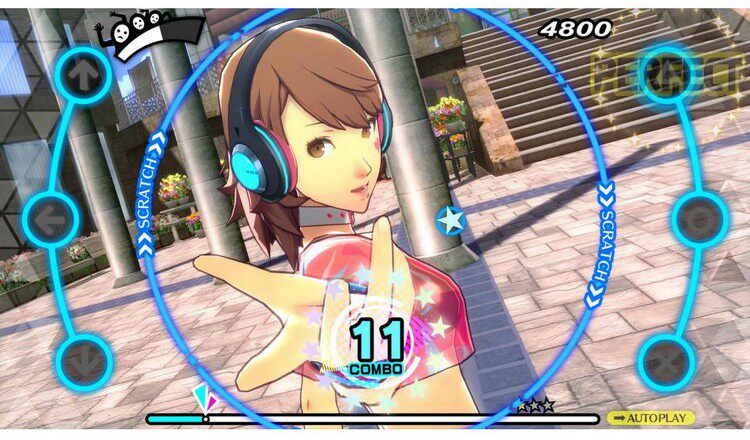Tap the cross note target
Viewport: 750px width, 440px height.
coord(667,358)
